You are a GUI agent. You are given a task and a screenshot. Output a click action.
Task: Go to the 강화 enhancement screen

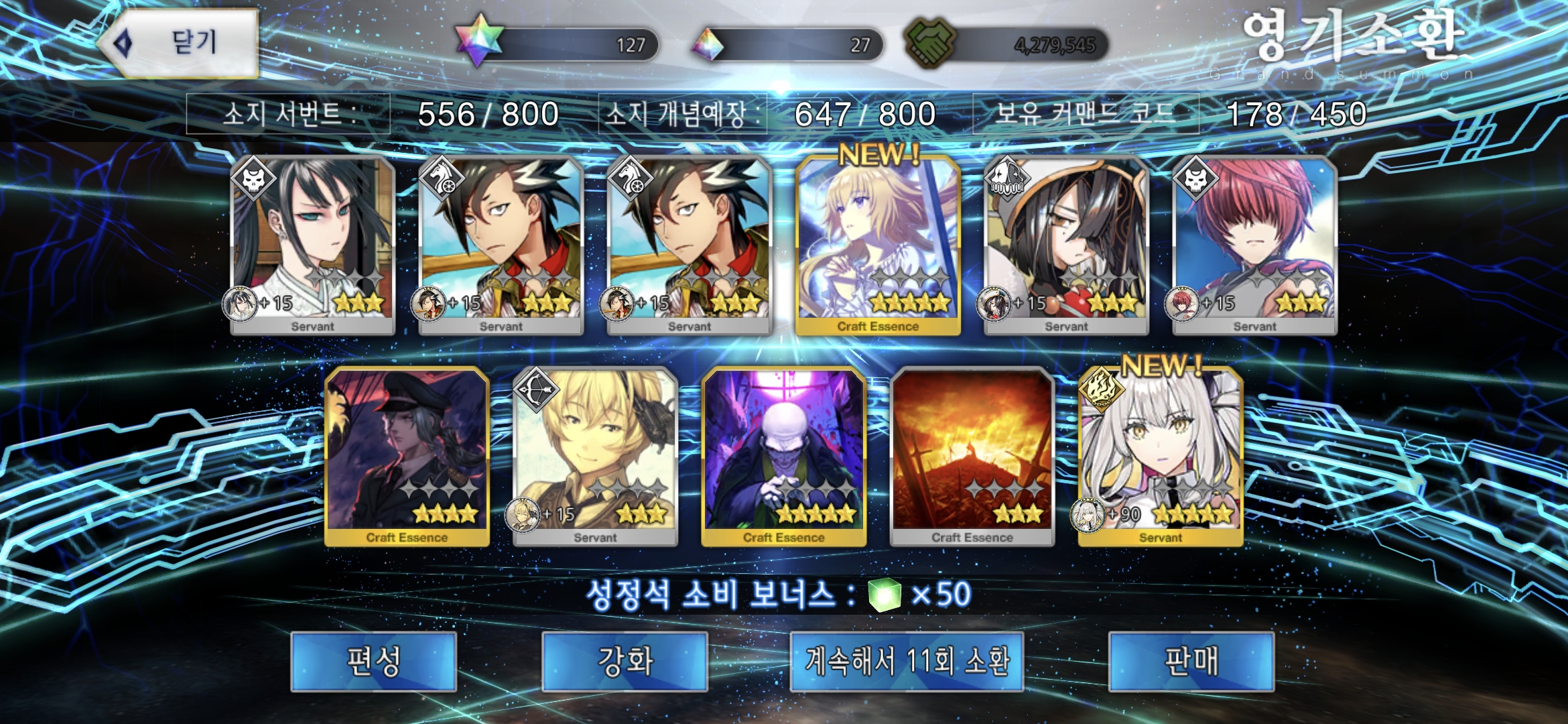[x=625, y=661]
